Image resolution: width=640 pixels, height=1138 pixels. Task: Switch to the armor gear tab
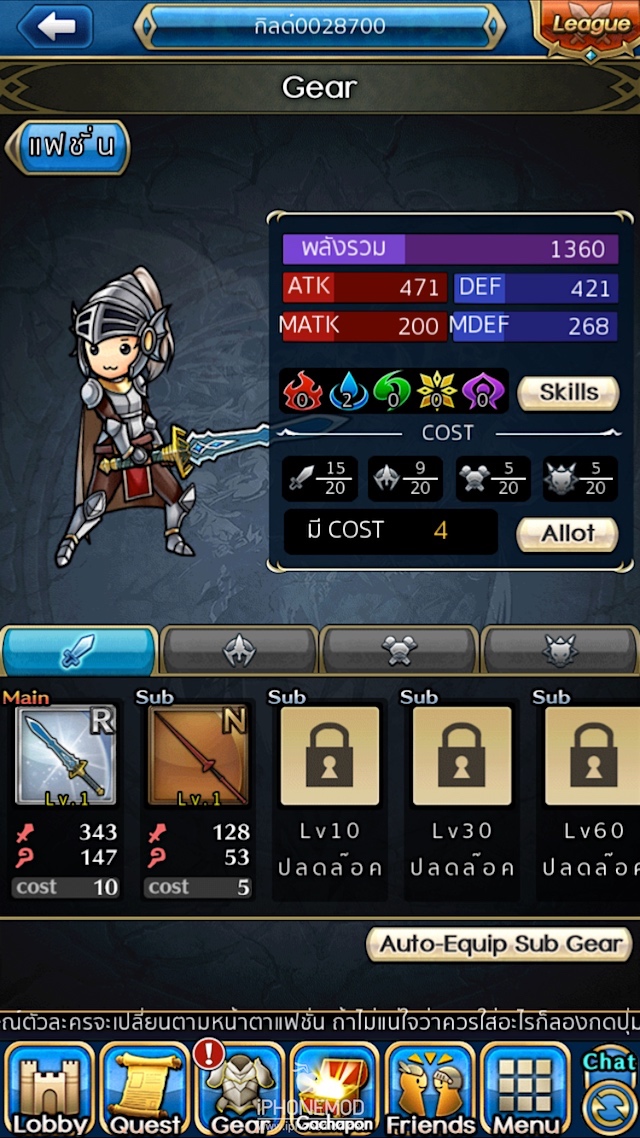(x=239, y=651)
